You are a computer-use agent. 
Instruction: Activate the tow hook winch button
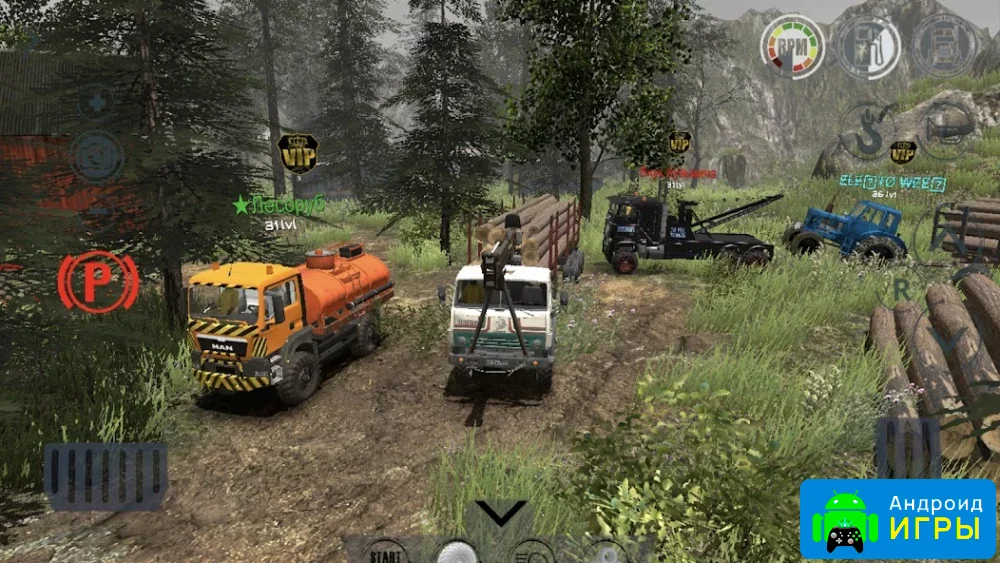(867, 131)
